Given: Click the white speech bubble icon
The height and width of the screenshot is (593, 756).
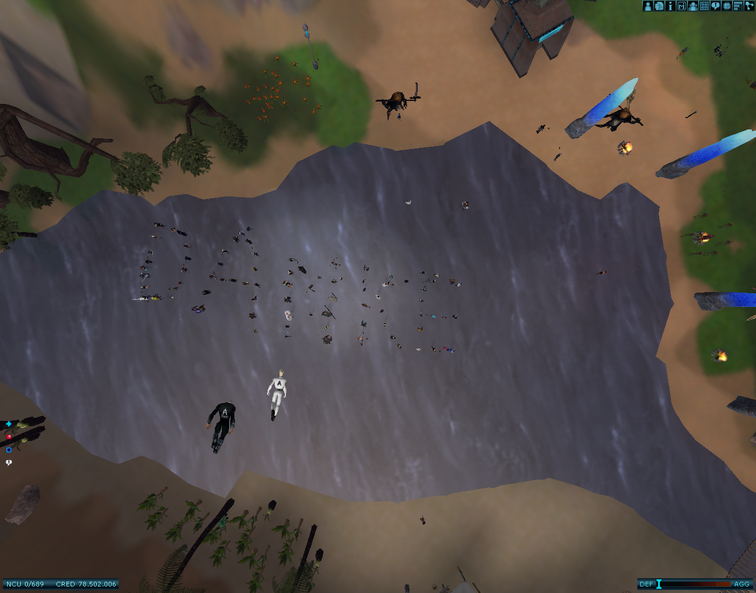Looking at the screenshot, I should point(9,462).
